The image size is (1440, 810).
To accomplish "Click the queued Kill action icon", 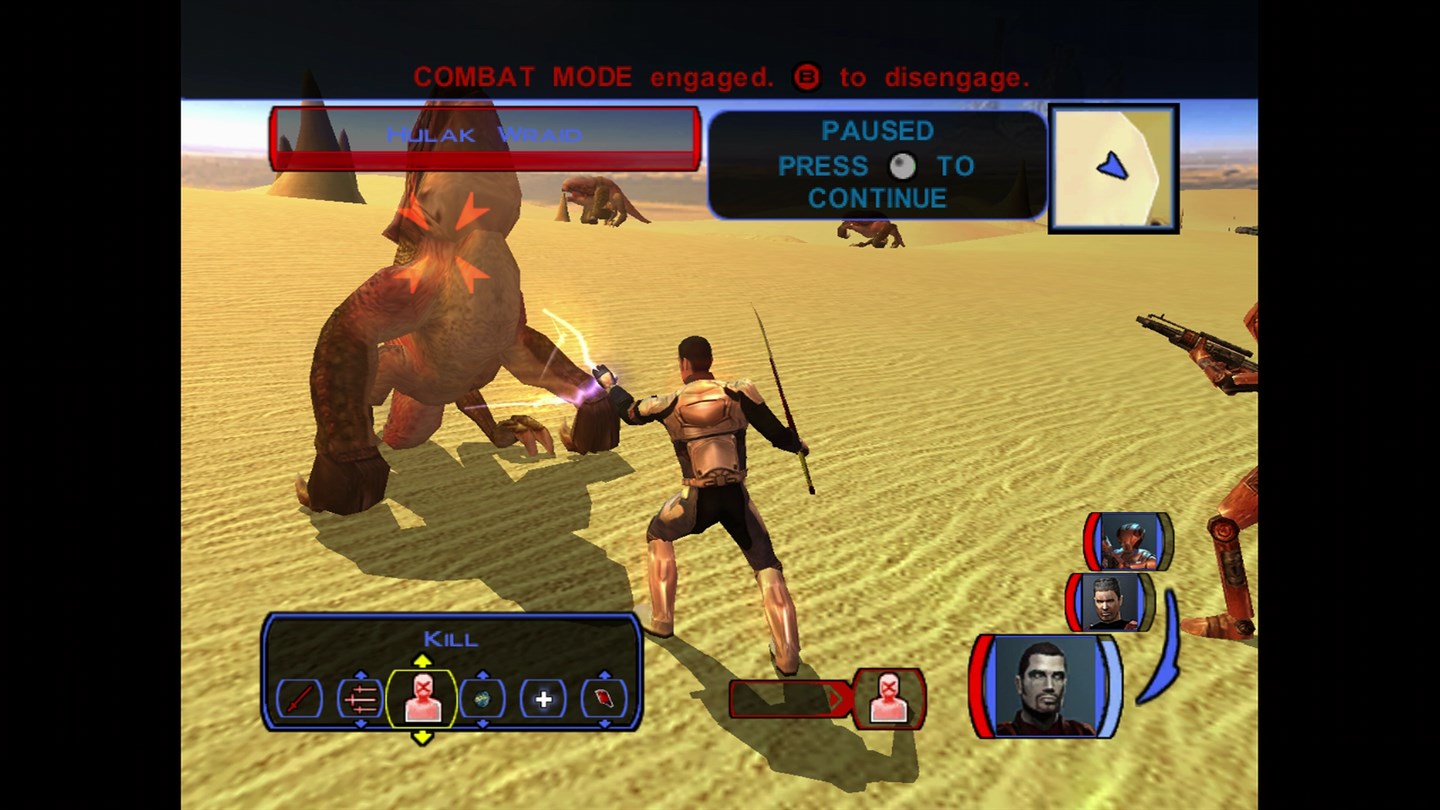I will pos(888,697).
